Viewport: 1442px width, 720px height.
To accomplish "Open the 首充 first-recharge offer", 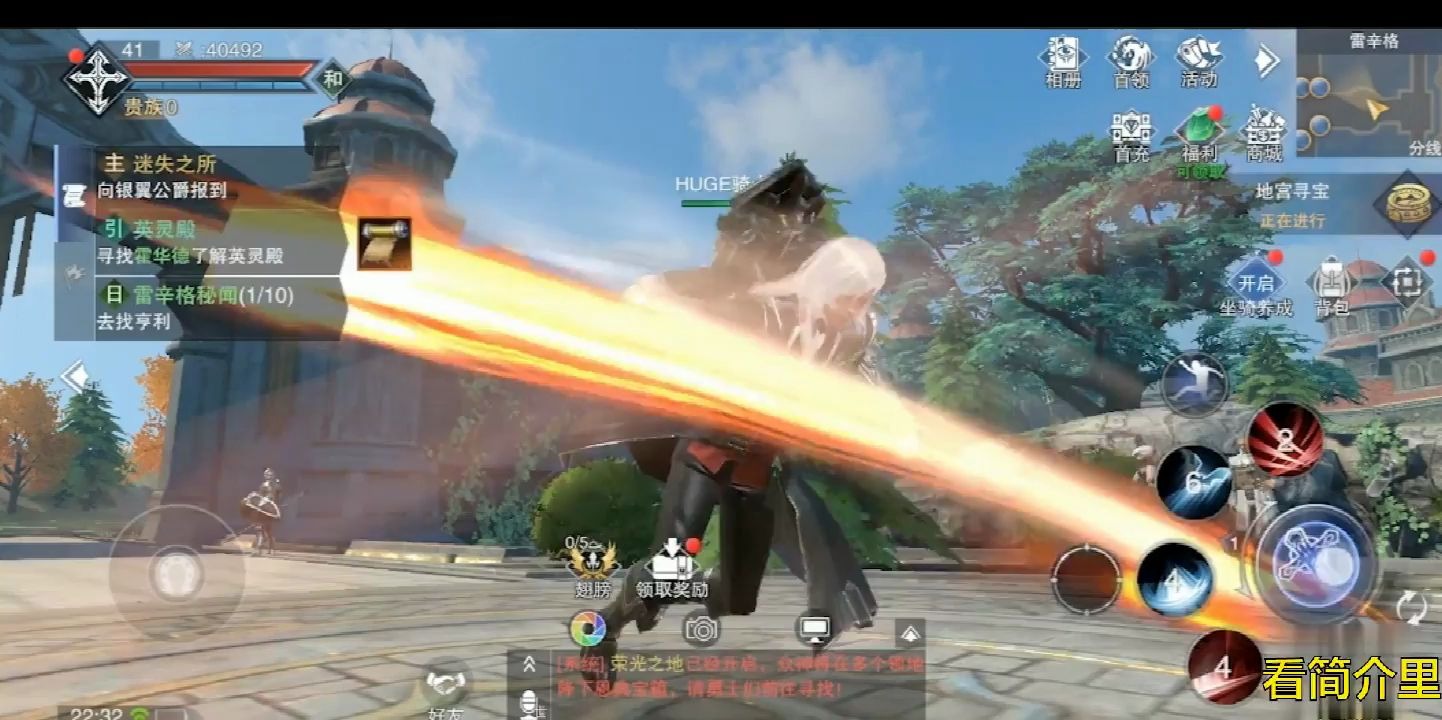I will click(1131, 135).
